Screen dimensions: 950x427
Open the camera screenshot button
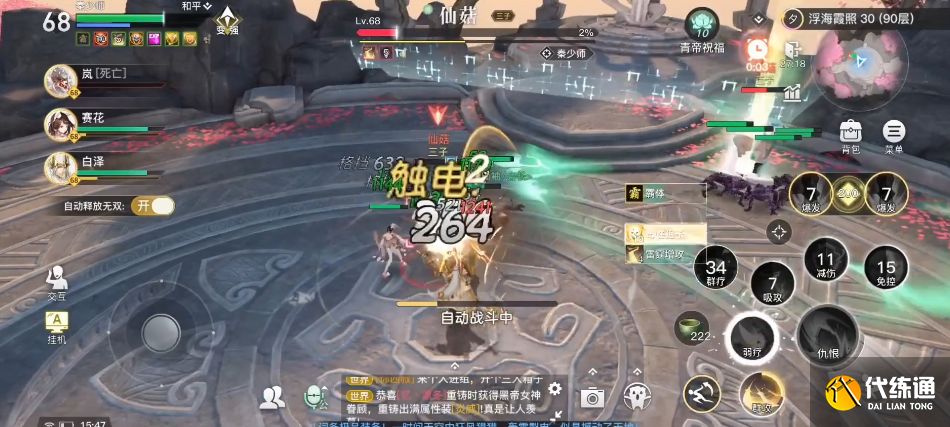(x=592, y=397)
